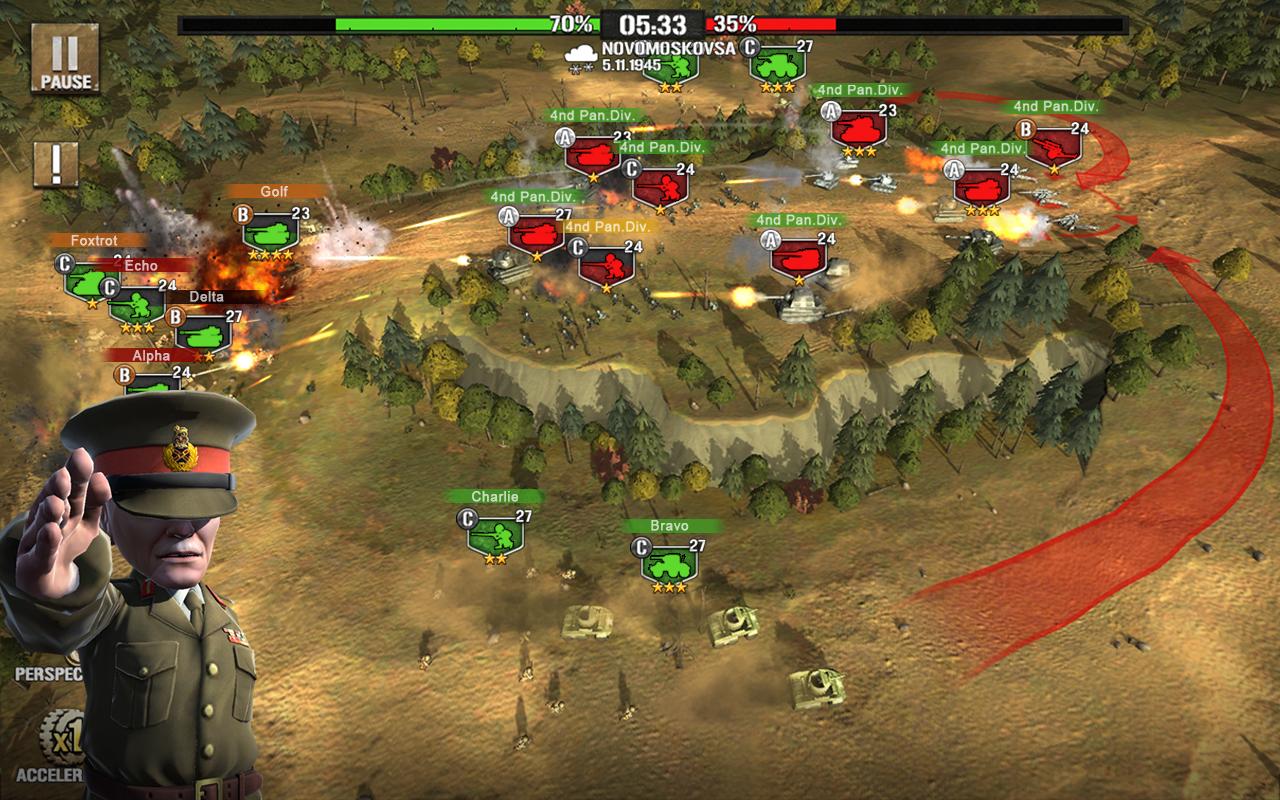Pause the battle
This screenshot has height=800, width=1280.
tap(65, 59)
